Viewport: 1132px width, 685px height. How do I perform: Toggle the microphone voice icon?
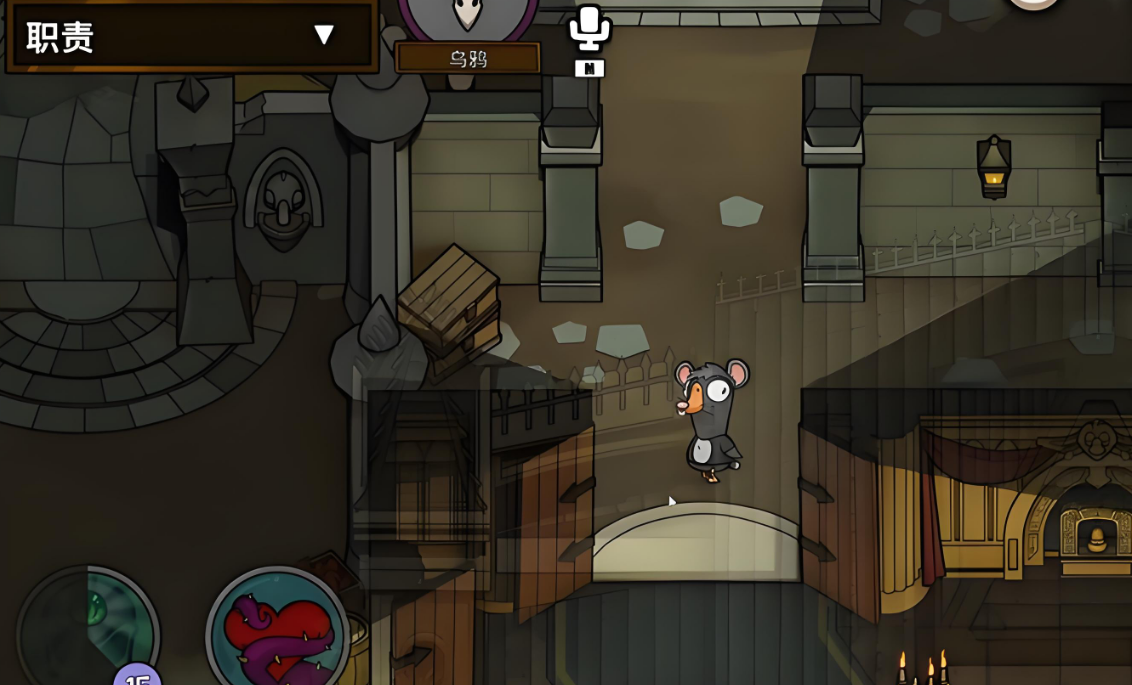(x=589, y=28)
